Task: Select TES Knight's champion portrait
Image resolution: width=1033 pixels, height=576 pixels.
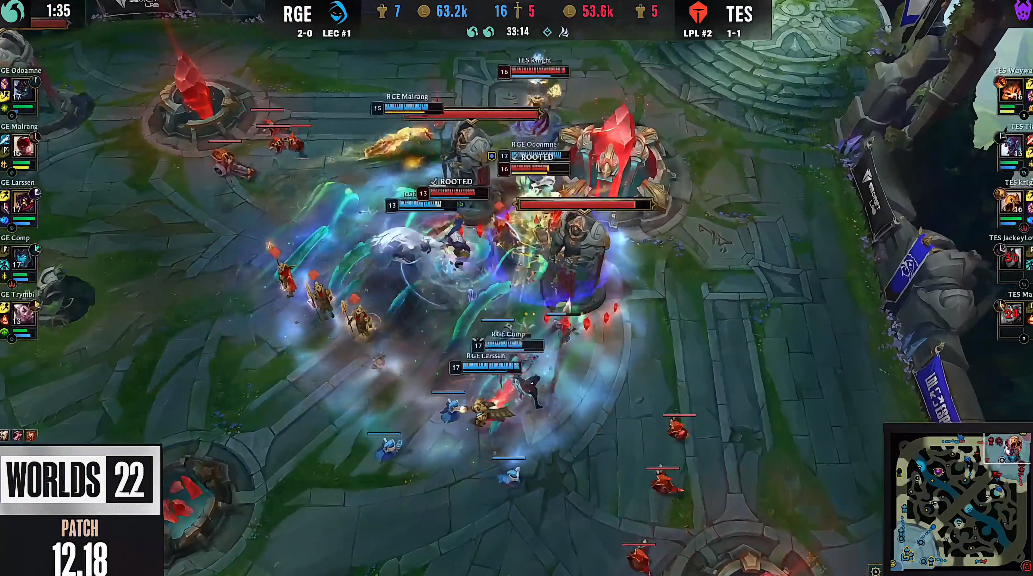Action: pos(1012,203)
